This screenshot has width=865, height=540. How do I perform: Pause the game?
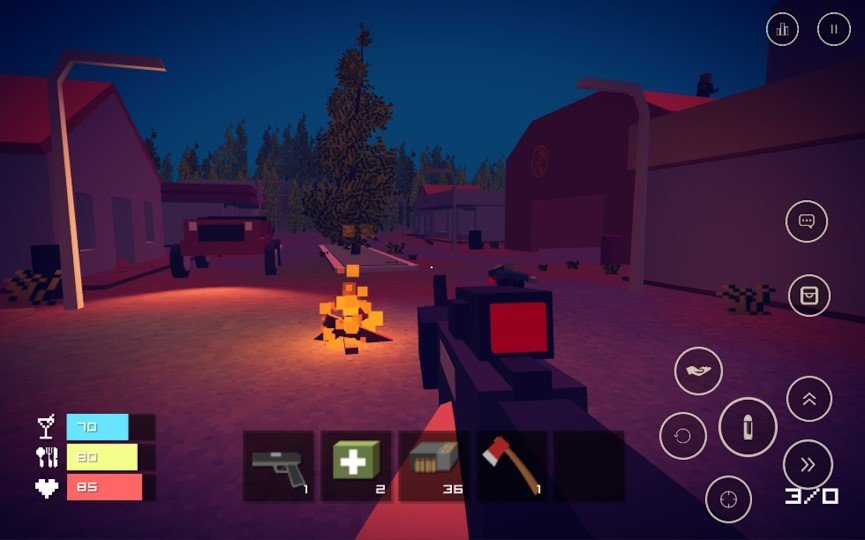833,29
